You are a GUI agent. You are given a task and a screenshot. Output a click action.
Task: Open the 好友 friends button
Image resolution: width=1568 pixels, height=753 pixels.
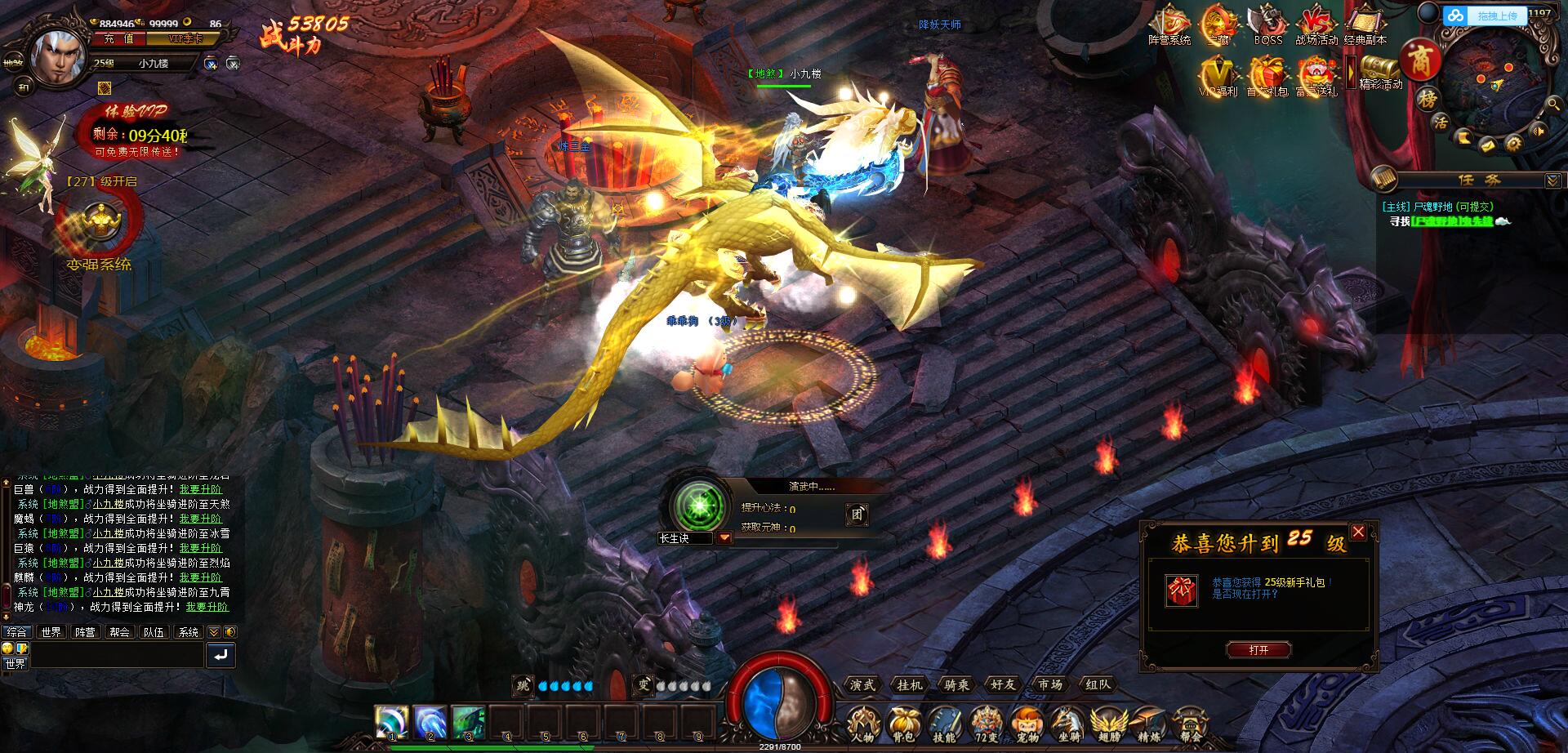1003,684
